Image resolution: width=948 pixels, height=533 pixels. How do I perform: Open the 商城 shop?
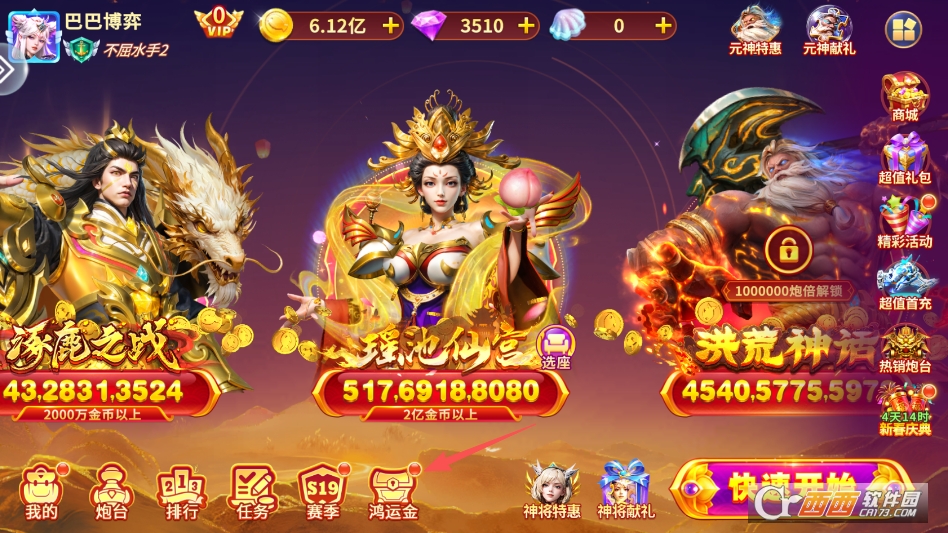tap(904, 97)
